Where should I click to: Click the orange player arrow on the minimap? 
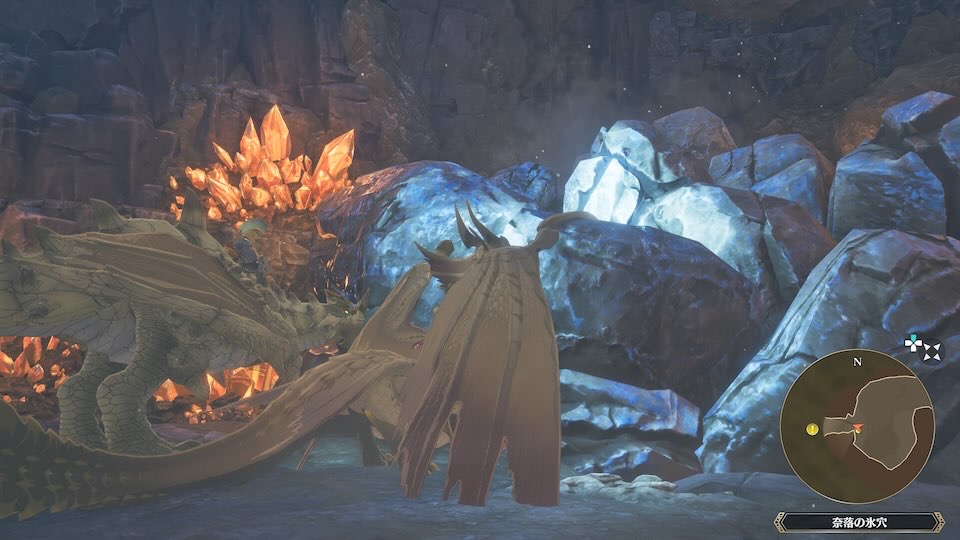click(857, 428)
